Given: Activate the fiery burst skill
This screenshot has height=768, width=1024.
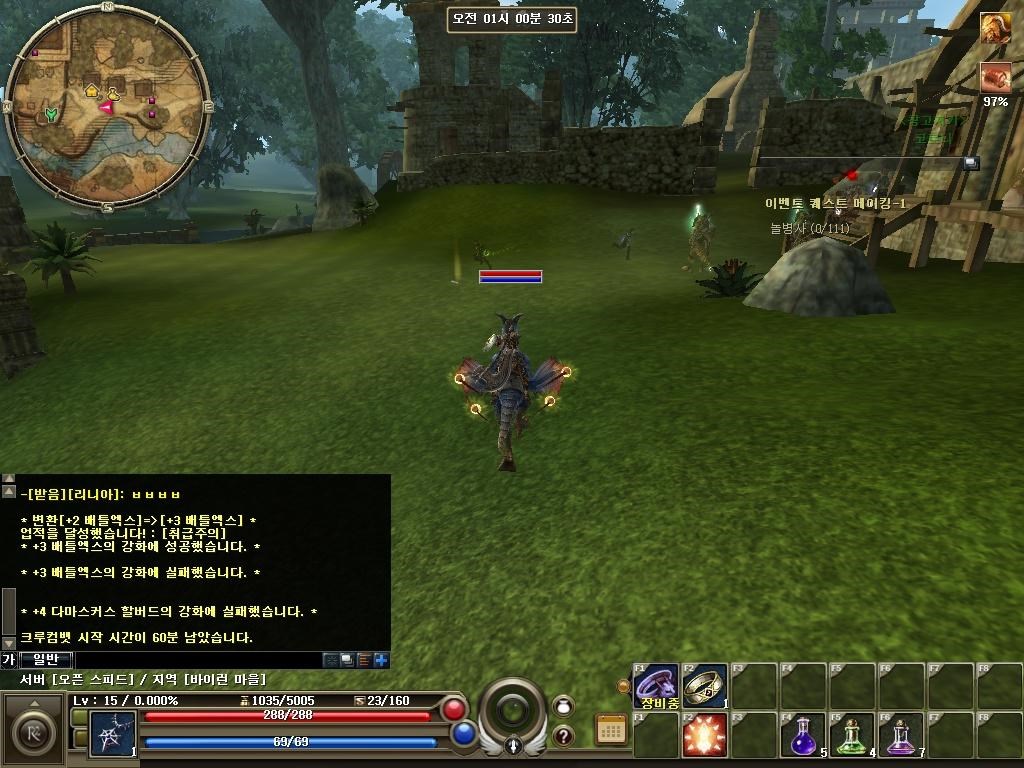Looking at the screenshot, I should click(705, 735).
